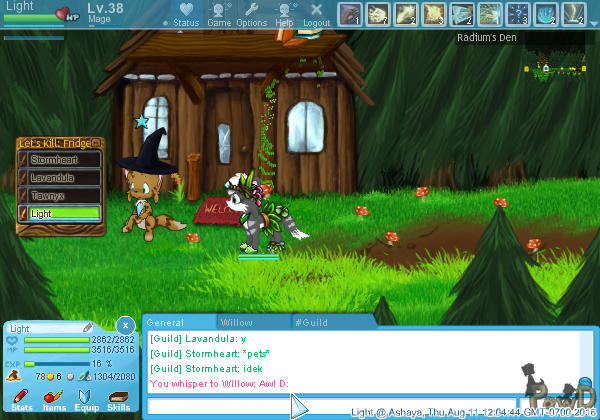Select party member Lavandula
Viewport: 600px width, 420px height.
click(x=60, y=177)
